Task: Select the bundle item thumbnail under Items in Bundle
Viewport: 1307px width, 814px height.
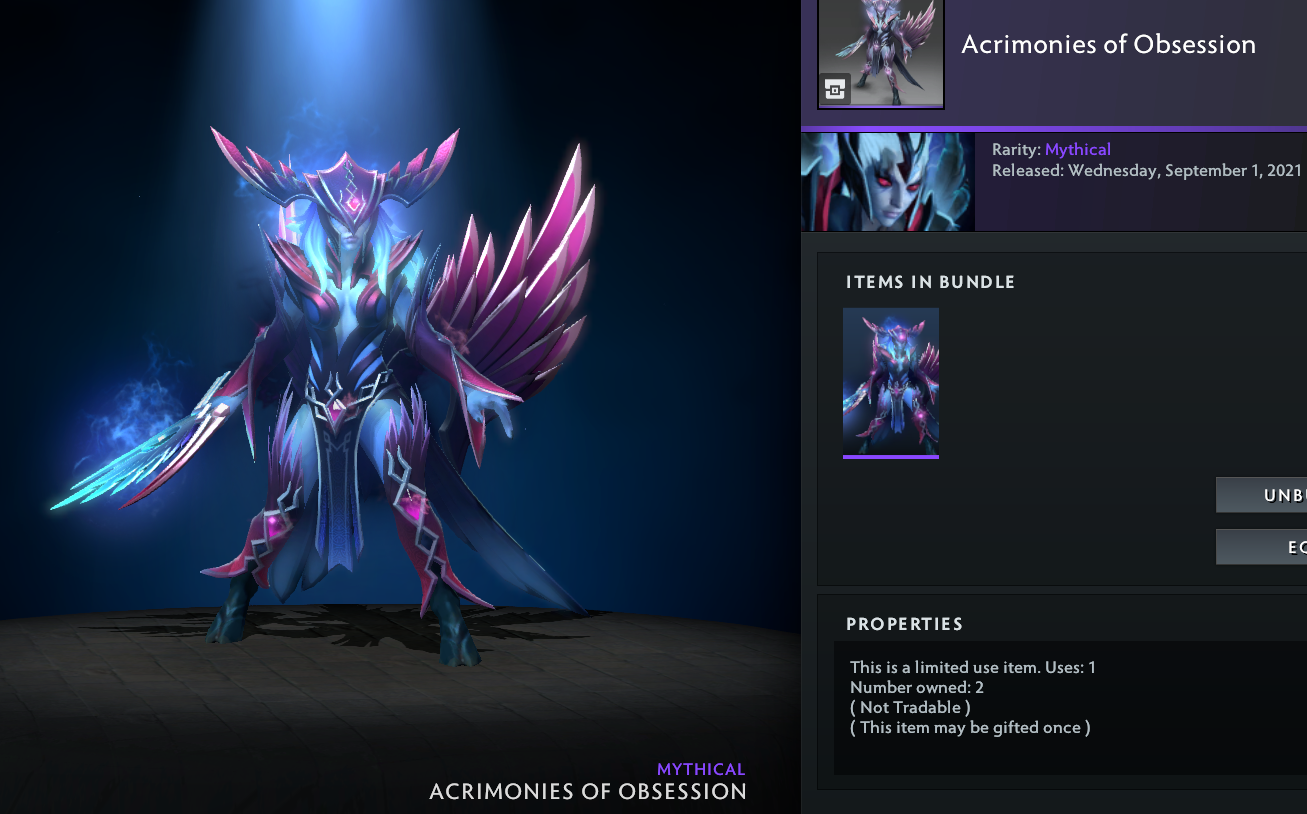Action: [x=891, y=382]
